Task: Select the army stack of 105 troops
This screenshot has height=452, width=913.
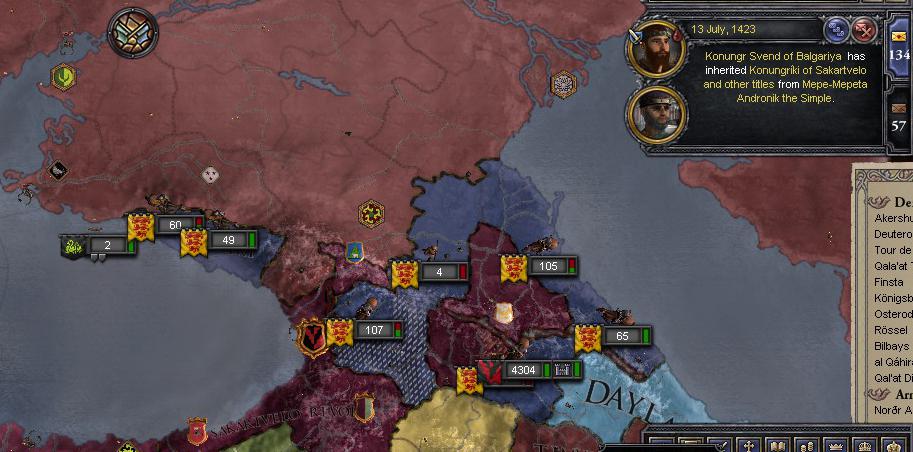Action: point(547,266)
